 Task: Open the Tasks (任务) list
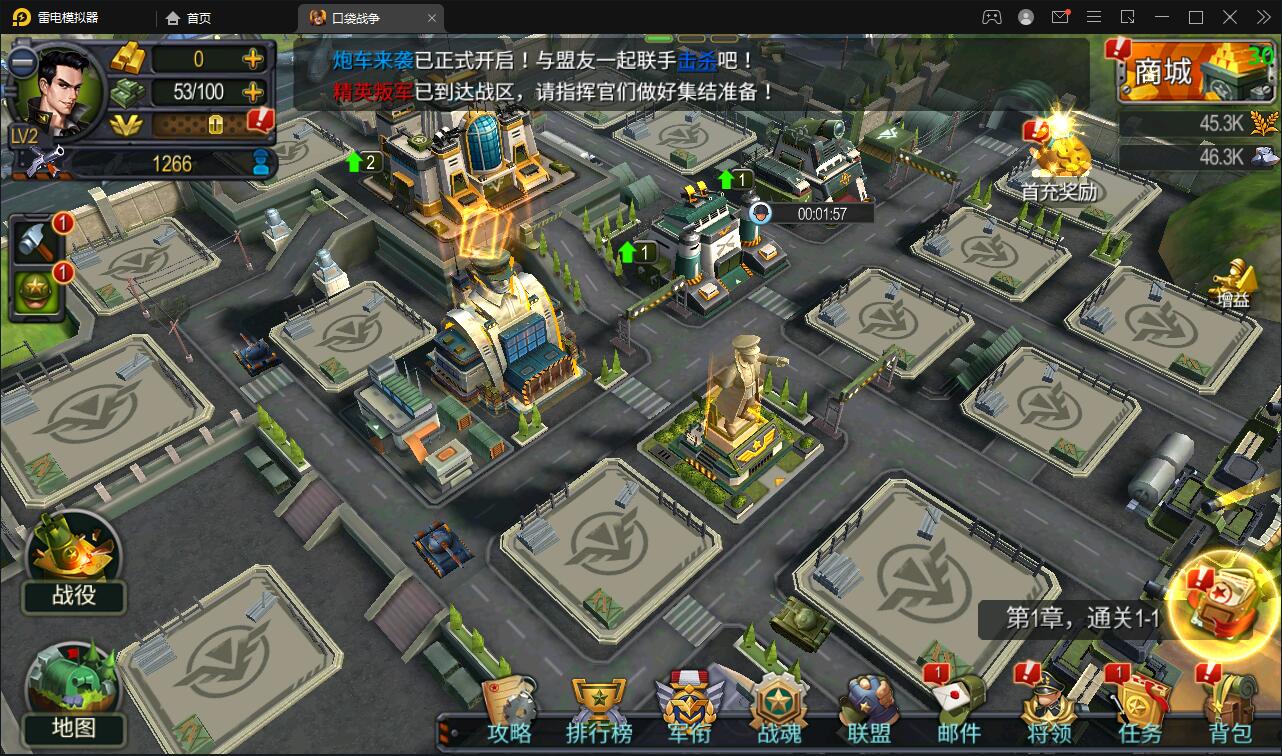point(1140,703)
